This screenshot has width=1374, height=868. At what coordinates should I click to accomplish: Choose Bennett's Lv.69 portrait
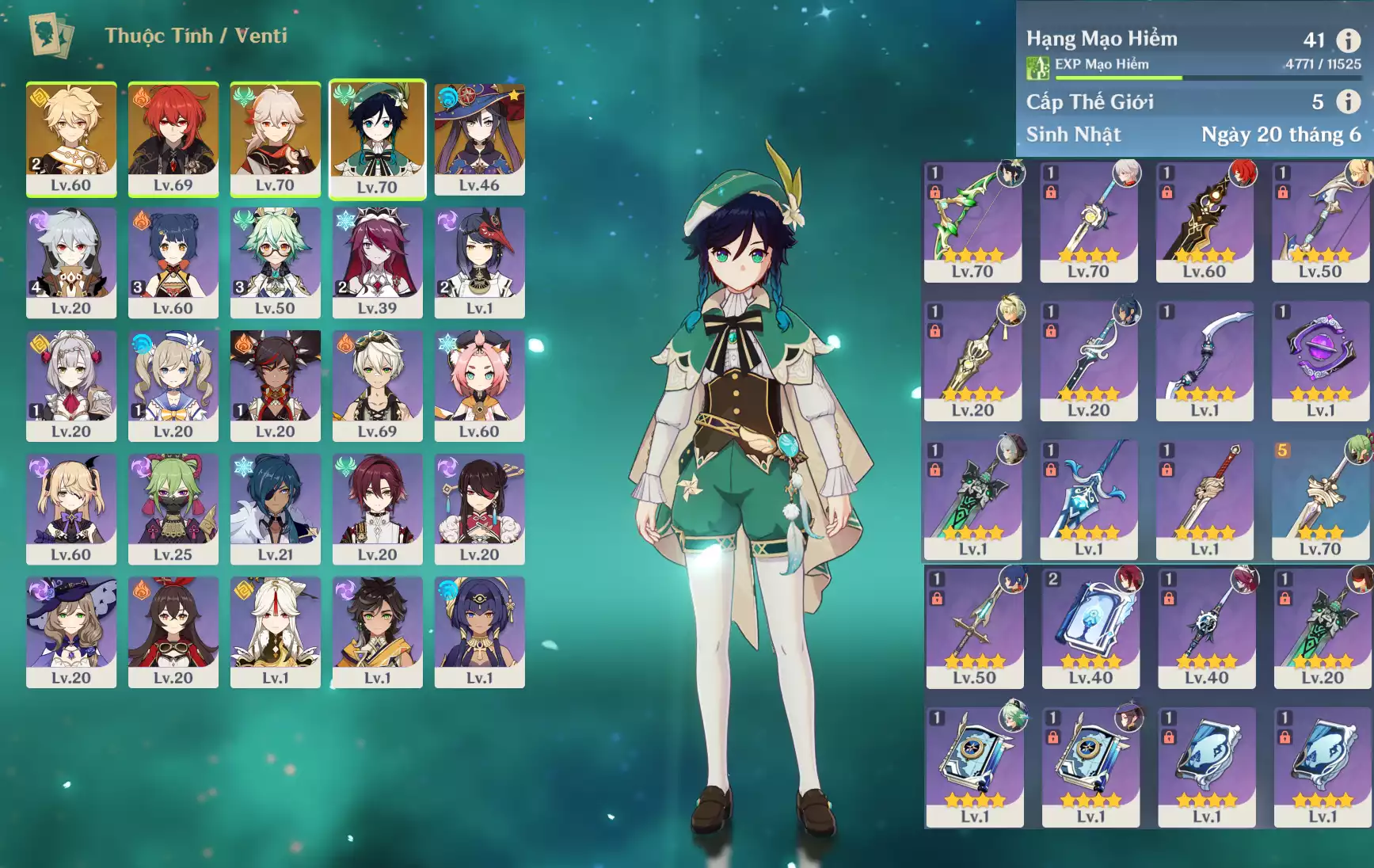(377, 385)
